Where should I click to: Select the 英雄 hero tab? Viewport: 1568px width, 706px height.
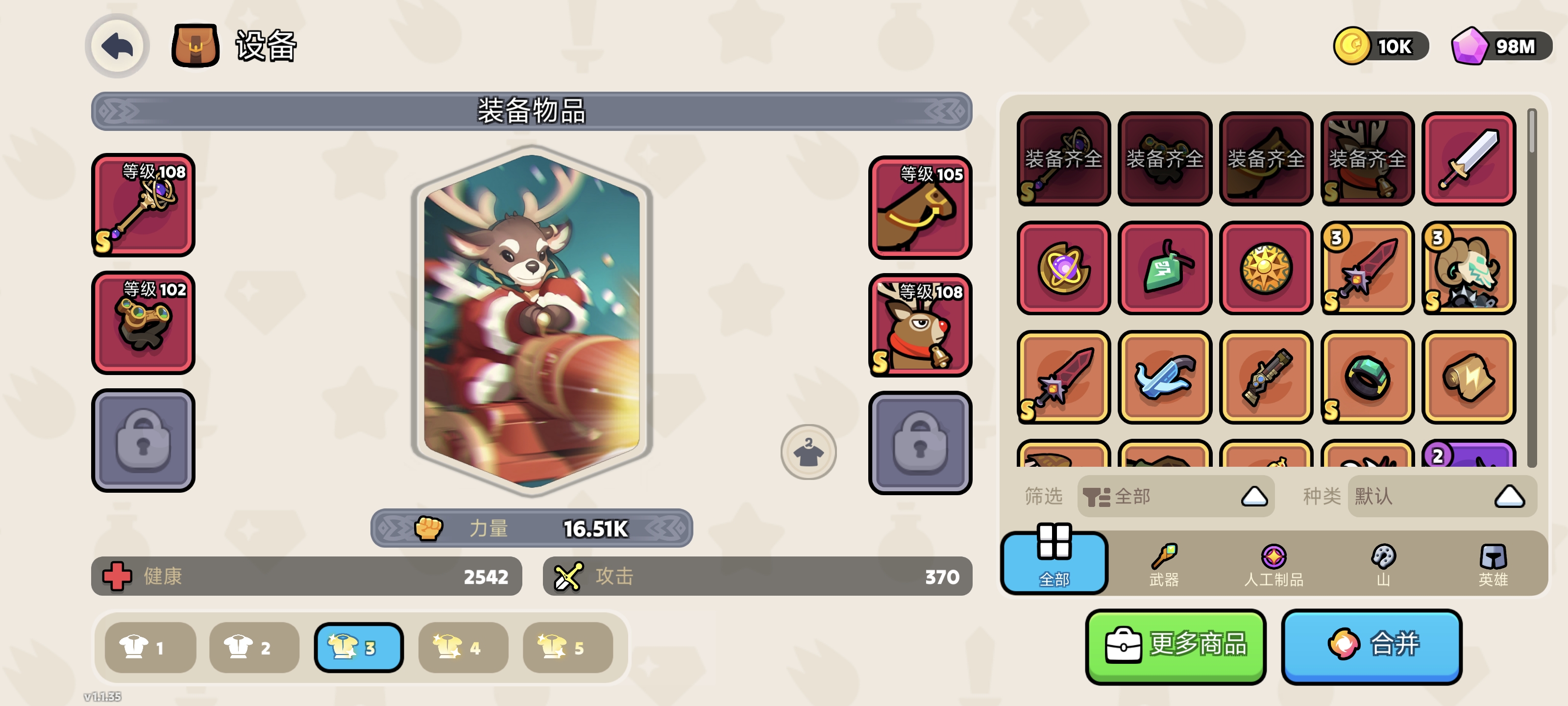(1493, 564)
